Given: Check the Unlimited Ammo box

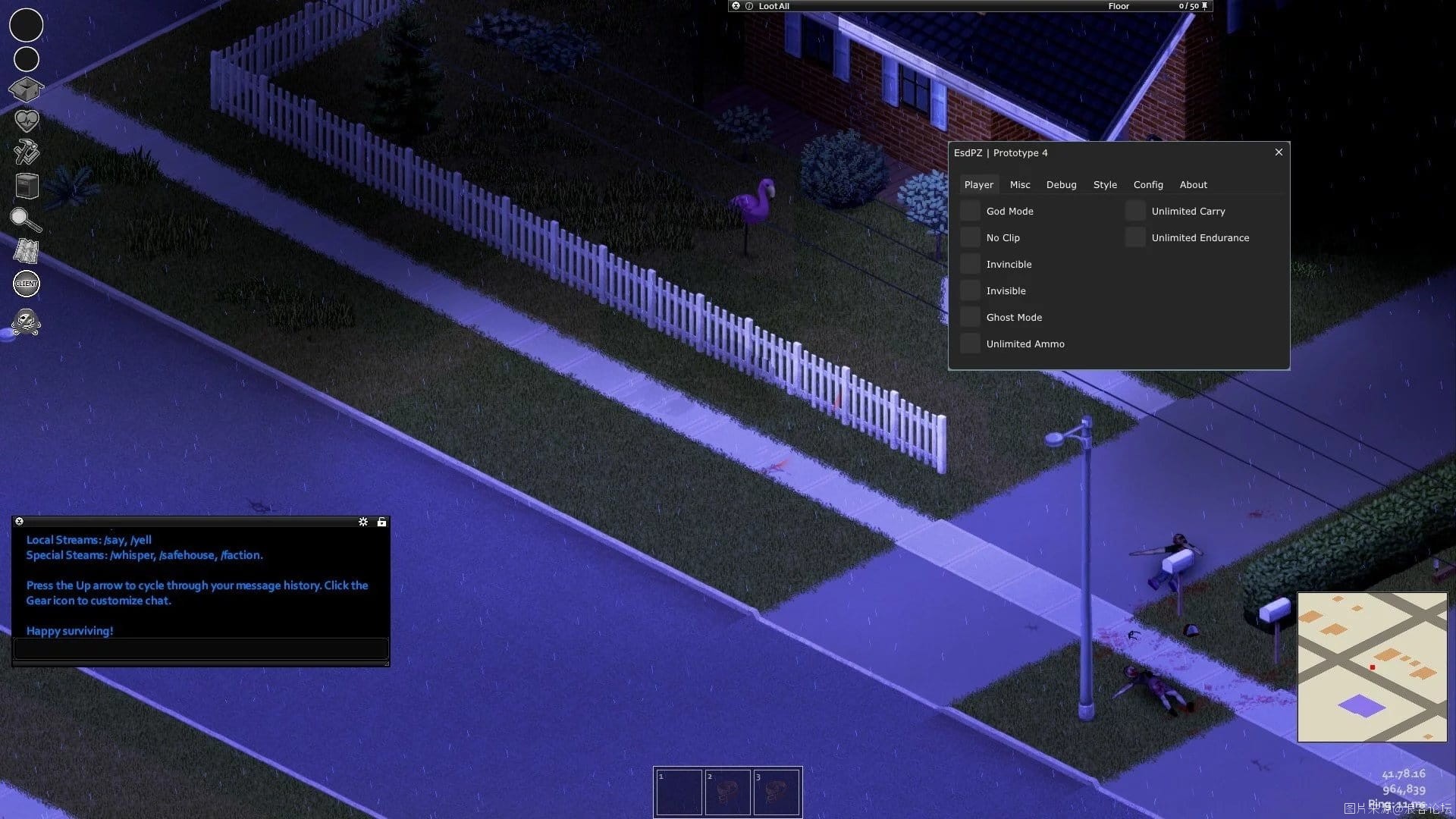Looking at the screenshot, I should pos(970,344).
